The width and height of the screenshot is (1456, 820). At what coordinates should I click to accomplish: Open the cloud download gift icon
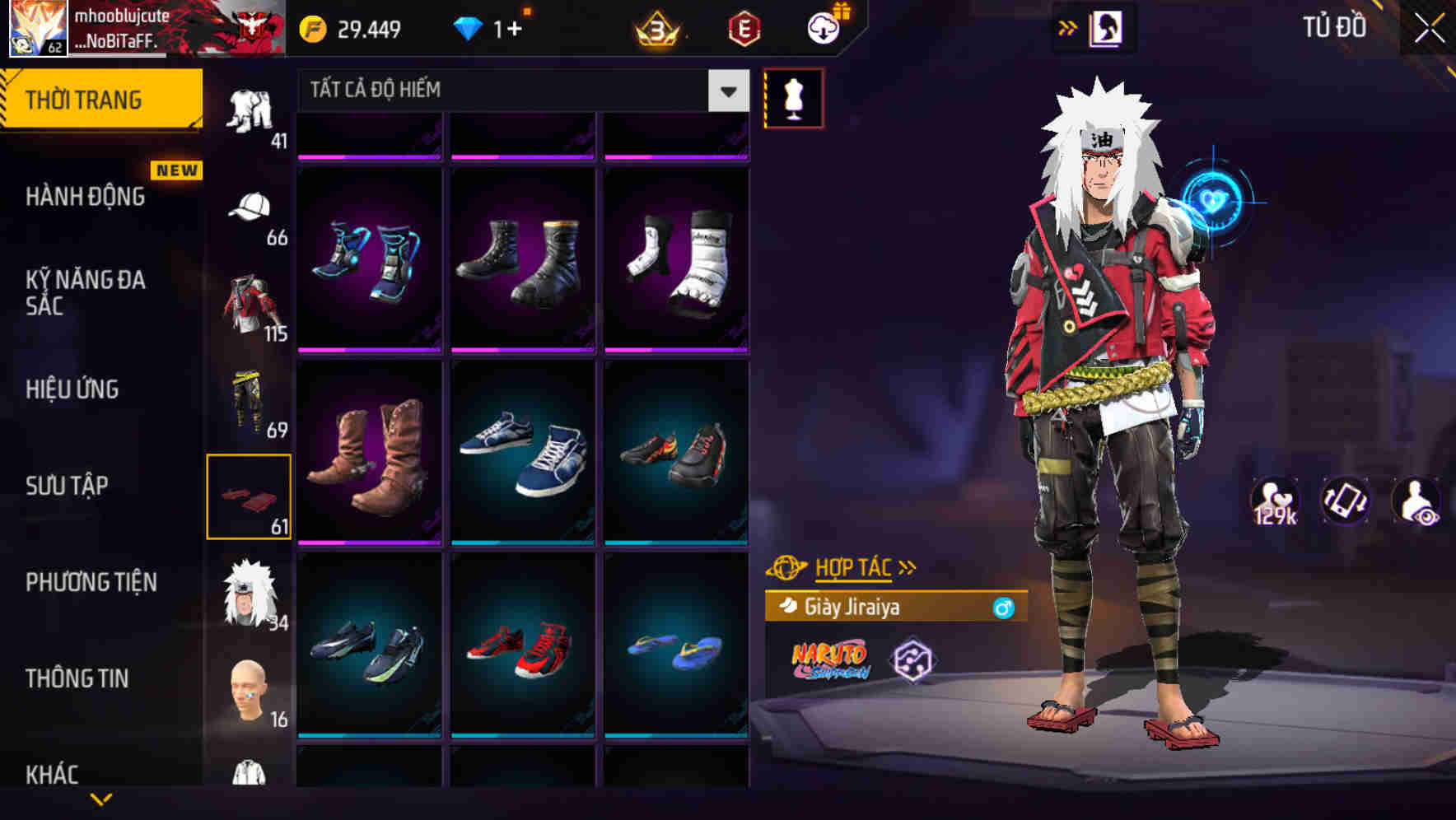tap(824, 27)
